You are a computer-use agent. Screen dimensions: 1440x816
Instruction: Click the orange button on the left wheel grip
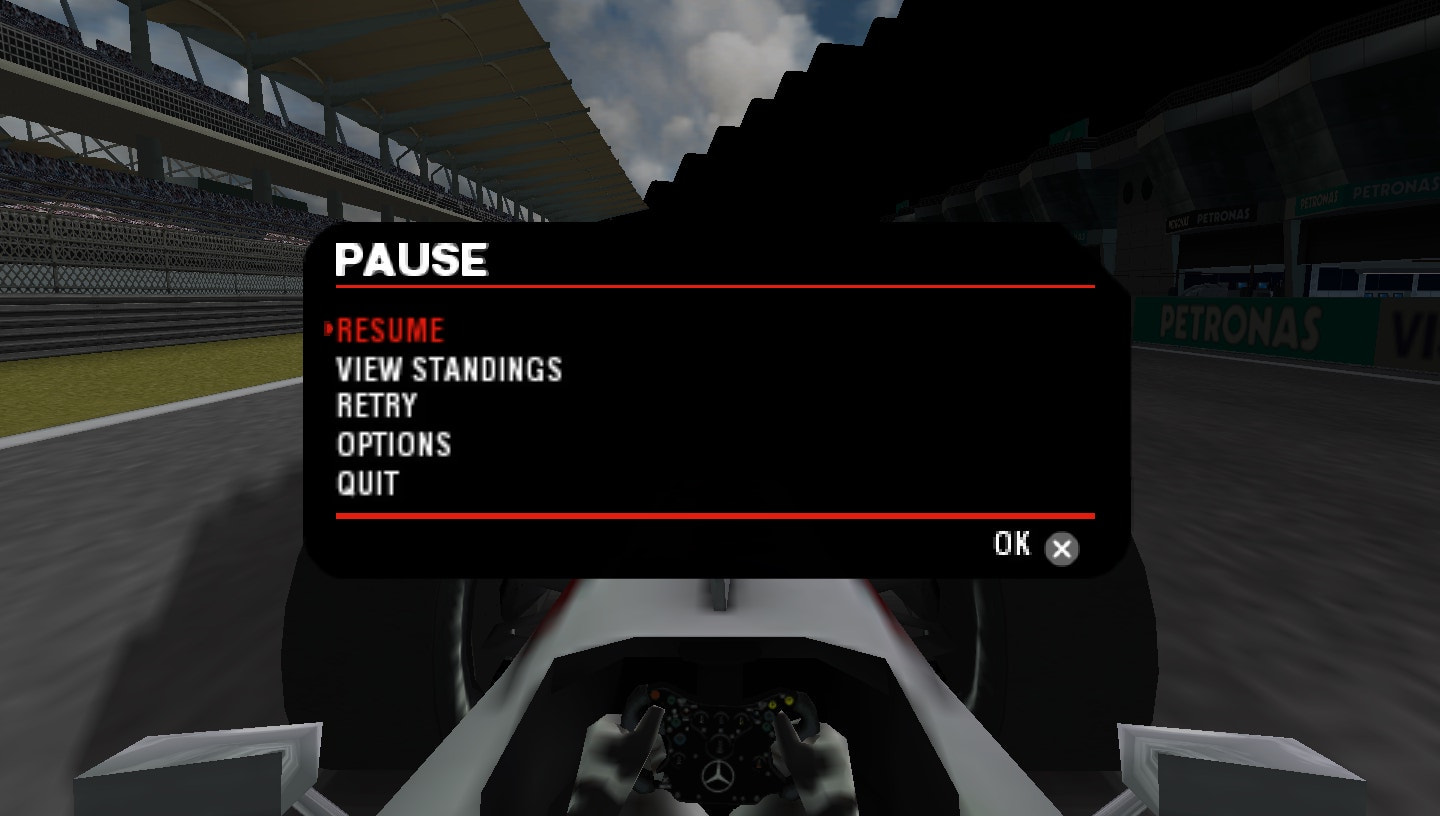[655, 693]
